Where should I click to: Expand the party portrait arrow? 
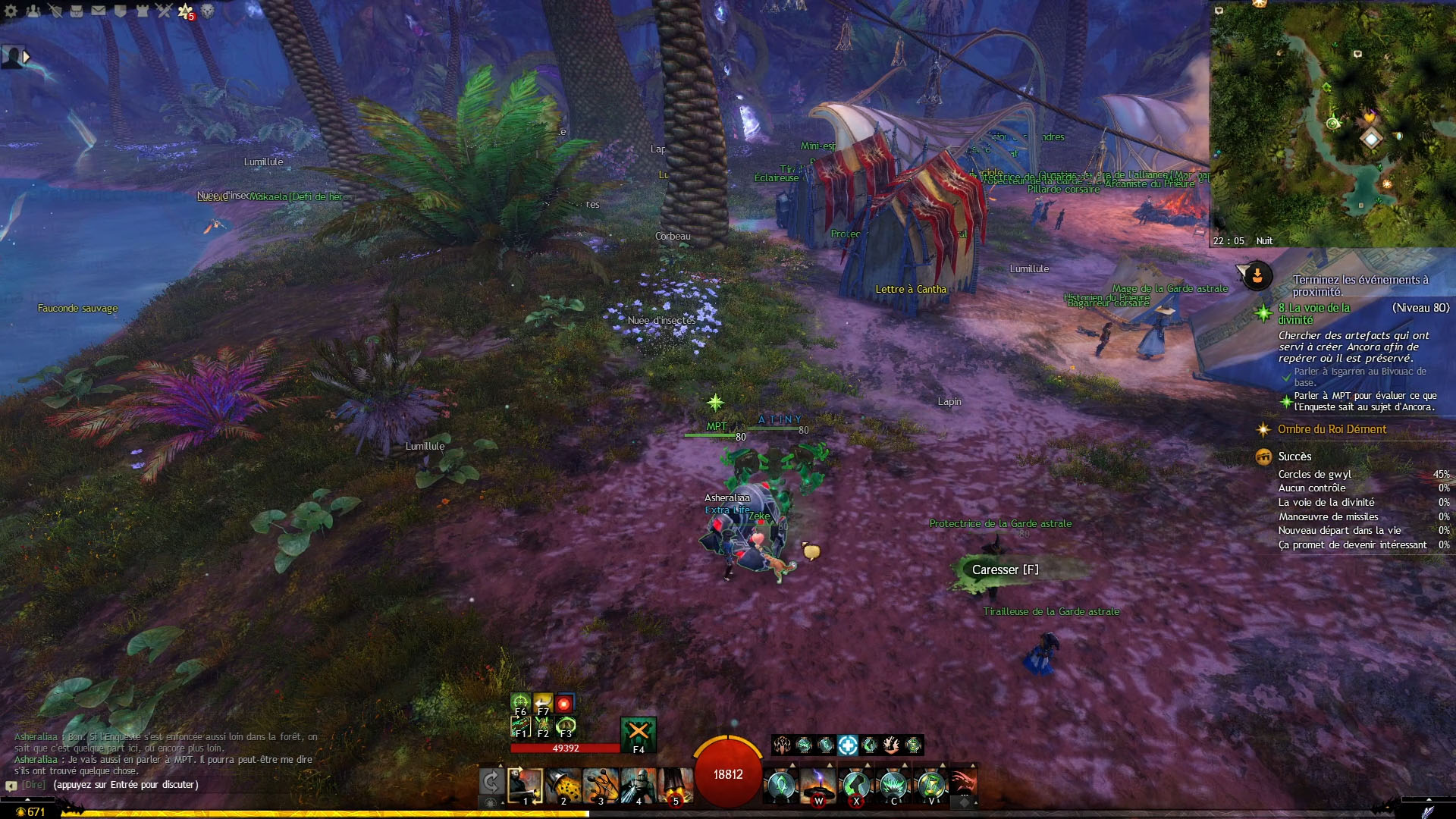27,56
